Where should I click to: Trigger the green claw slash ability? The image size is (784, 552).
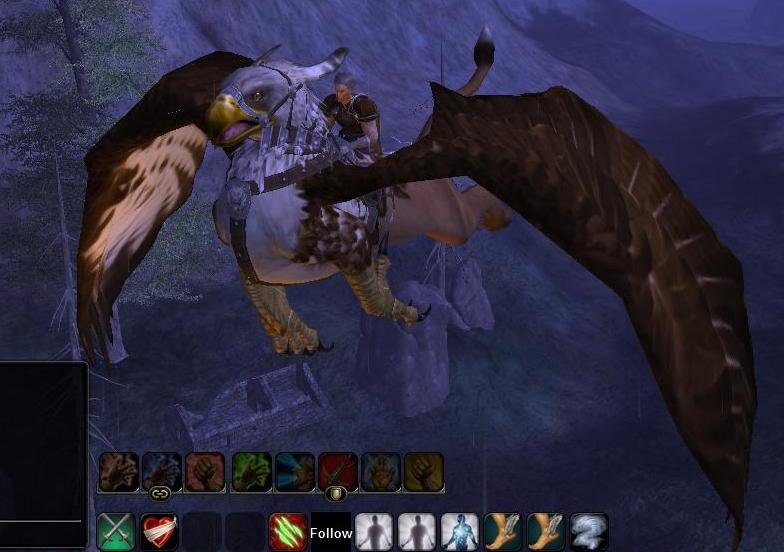point(288,532)
